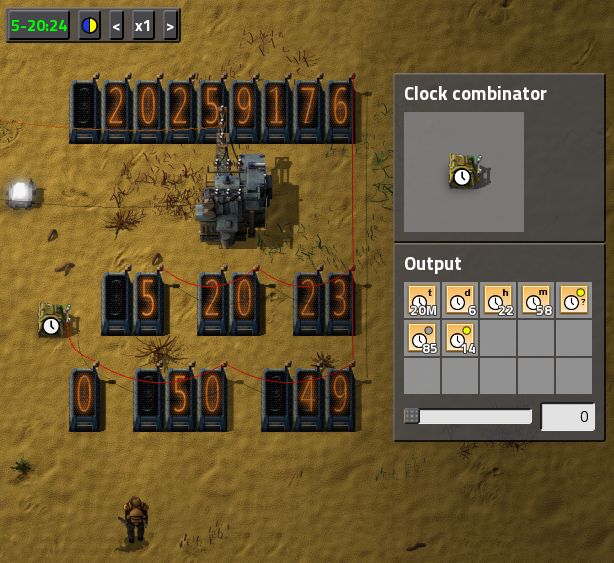
Task: Click the output value slider handle
Action: pyautogui.click(x=411, y=416)
